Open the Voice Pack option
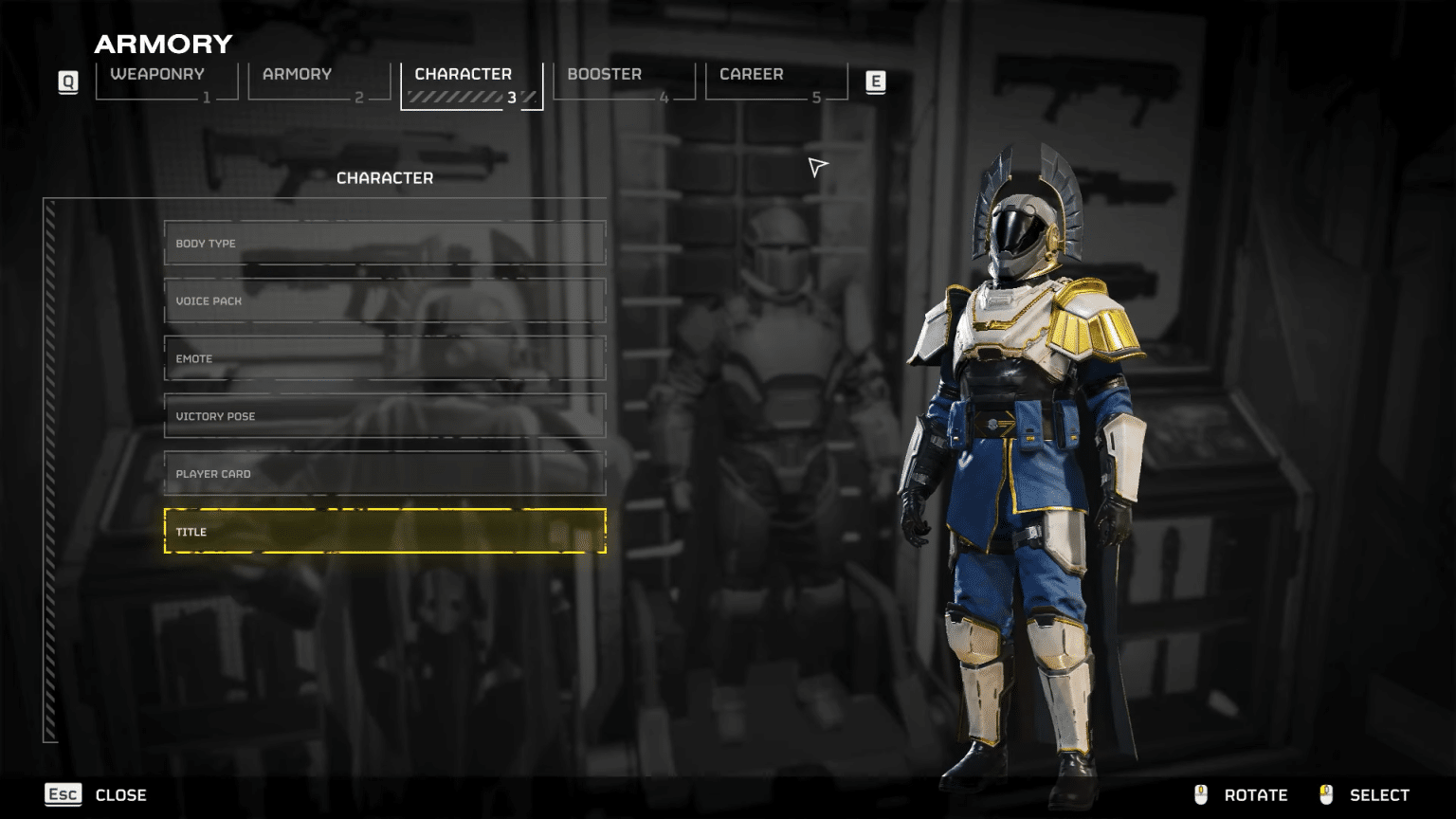 pos(384,300)
